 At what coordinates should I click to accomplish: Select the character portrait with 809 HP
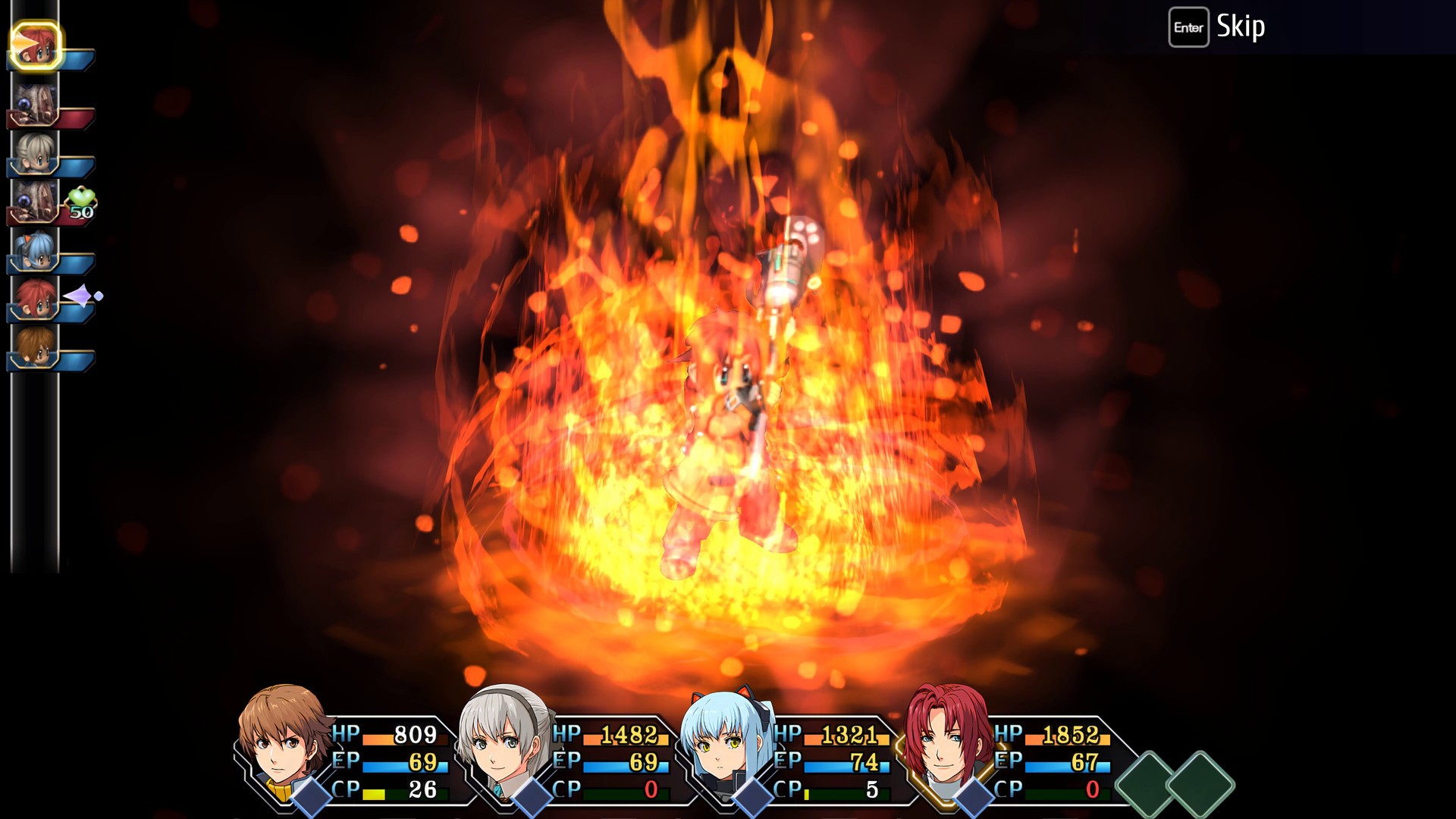point(281,743)
